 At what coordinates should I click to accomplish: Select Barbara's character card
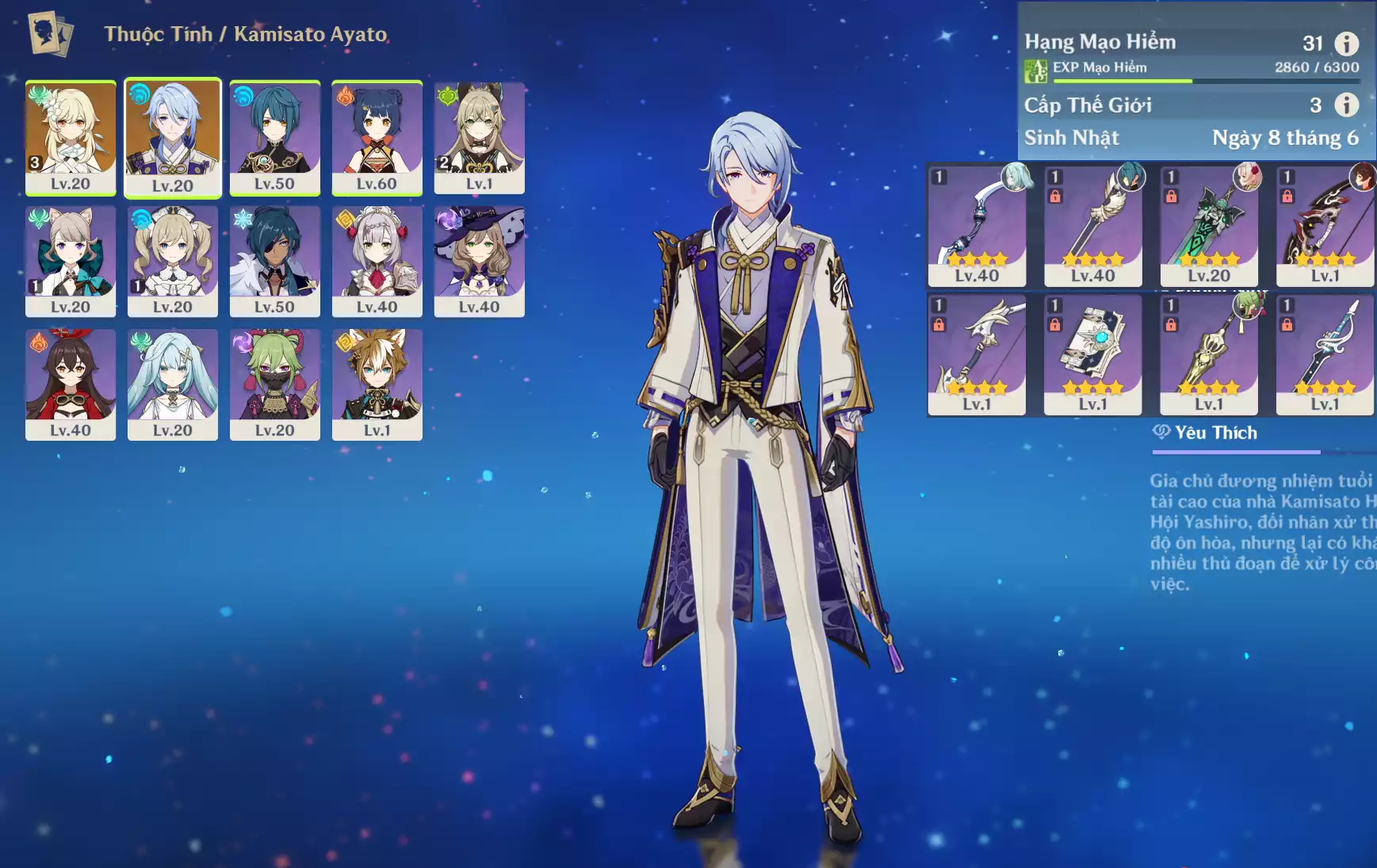[x=173, y=261]
